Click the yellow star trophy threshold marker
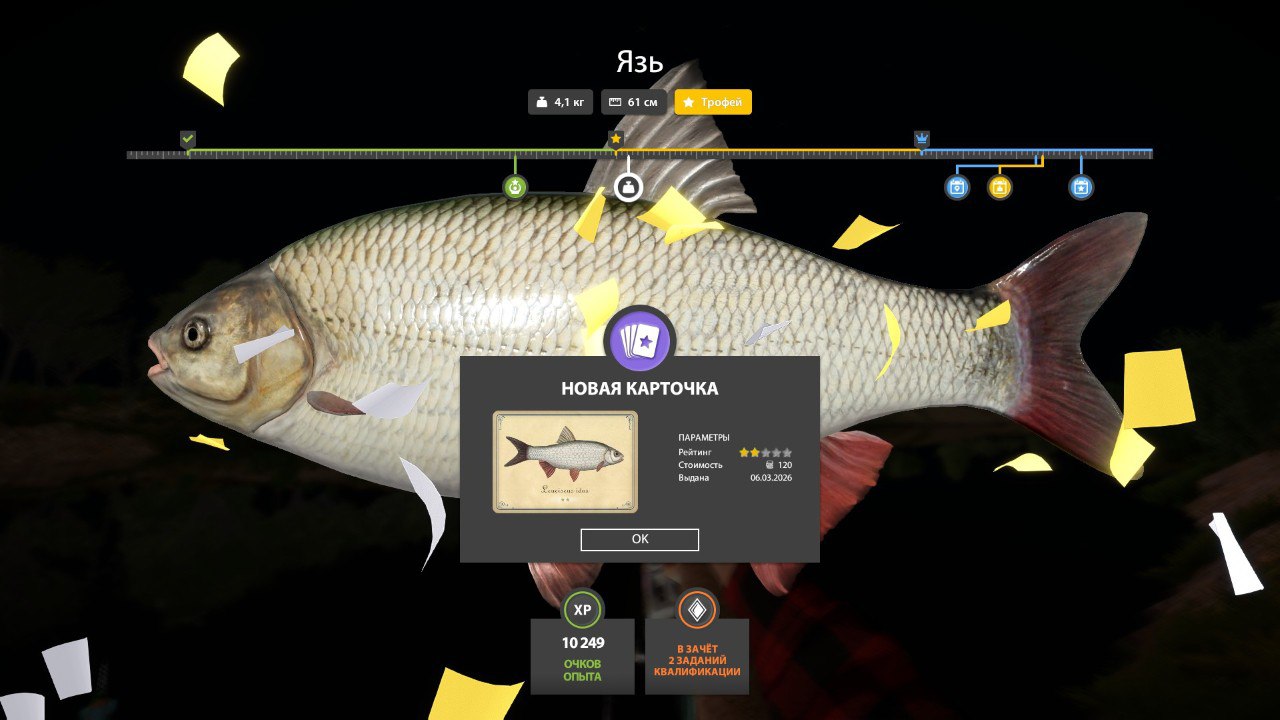The image size is (1280, 720). 616,139
